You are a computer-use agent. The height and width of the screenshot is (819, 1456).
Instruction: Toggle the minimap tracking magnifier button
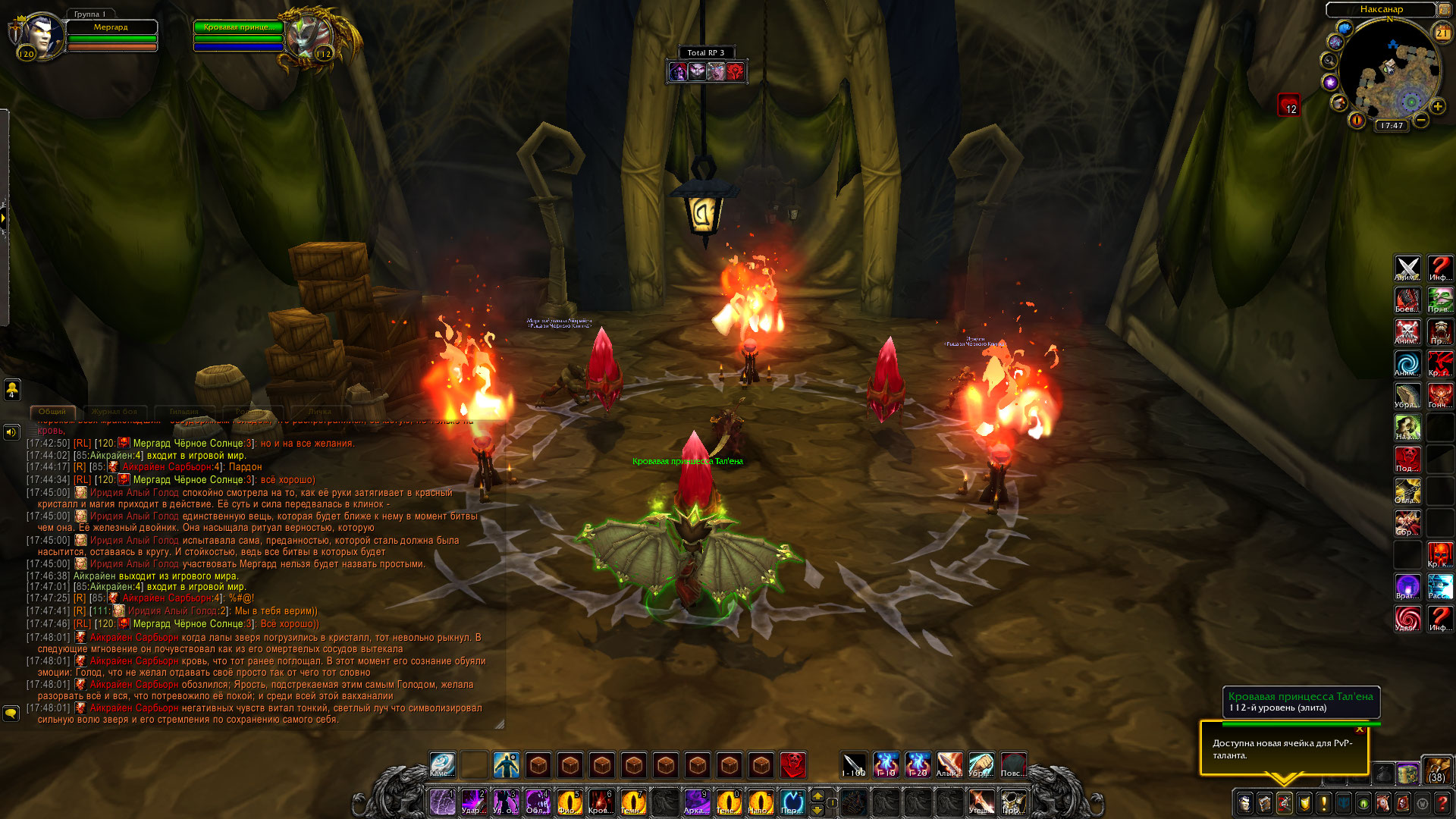pyautogui.click(x=1329, y=61)
